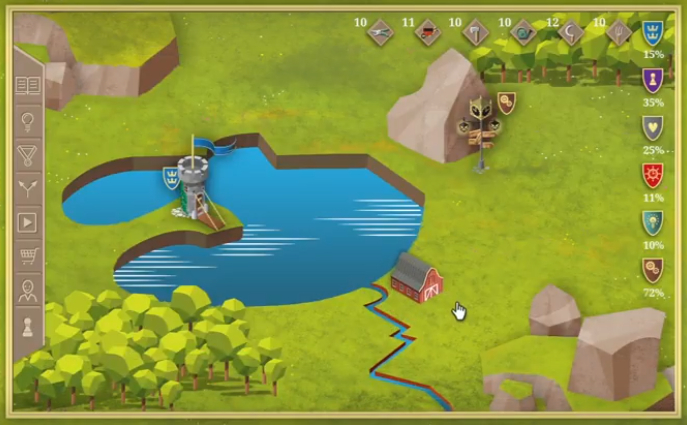Open the shopping cart store
Viewport: 687px width, 425px height.
click(28, 256)
